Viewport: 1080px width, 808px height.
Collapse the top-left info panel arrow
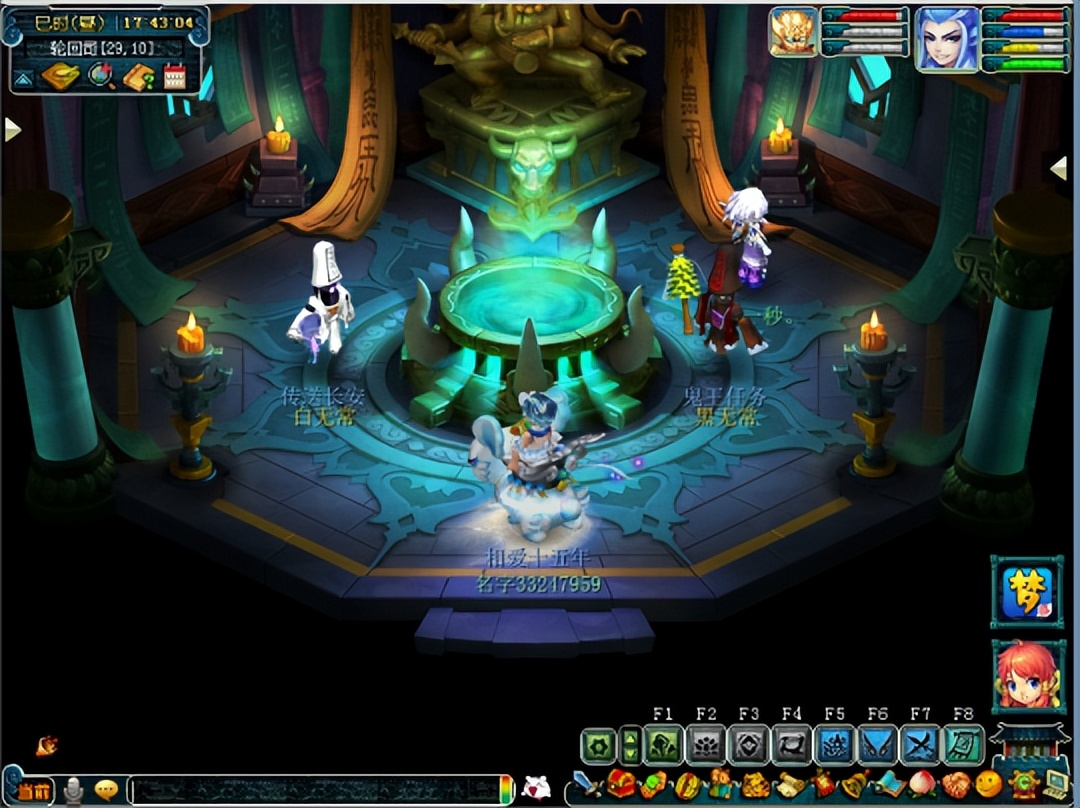pos(23,78)
